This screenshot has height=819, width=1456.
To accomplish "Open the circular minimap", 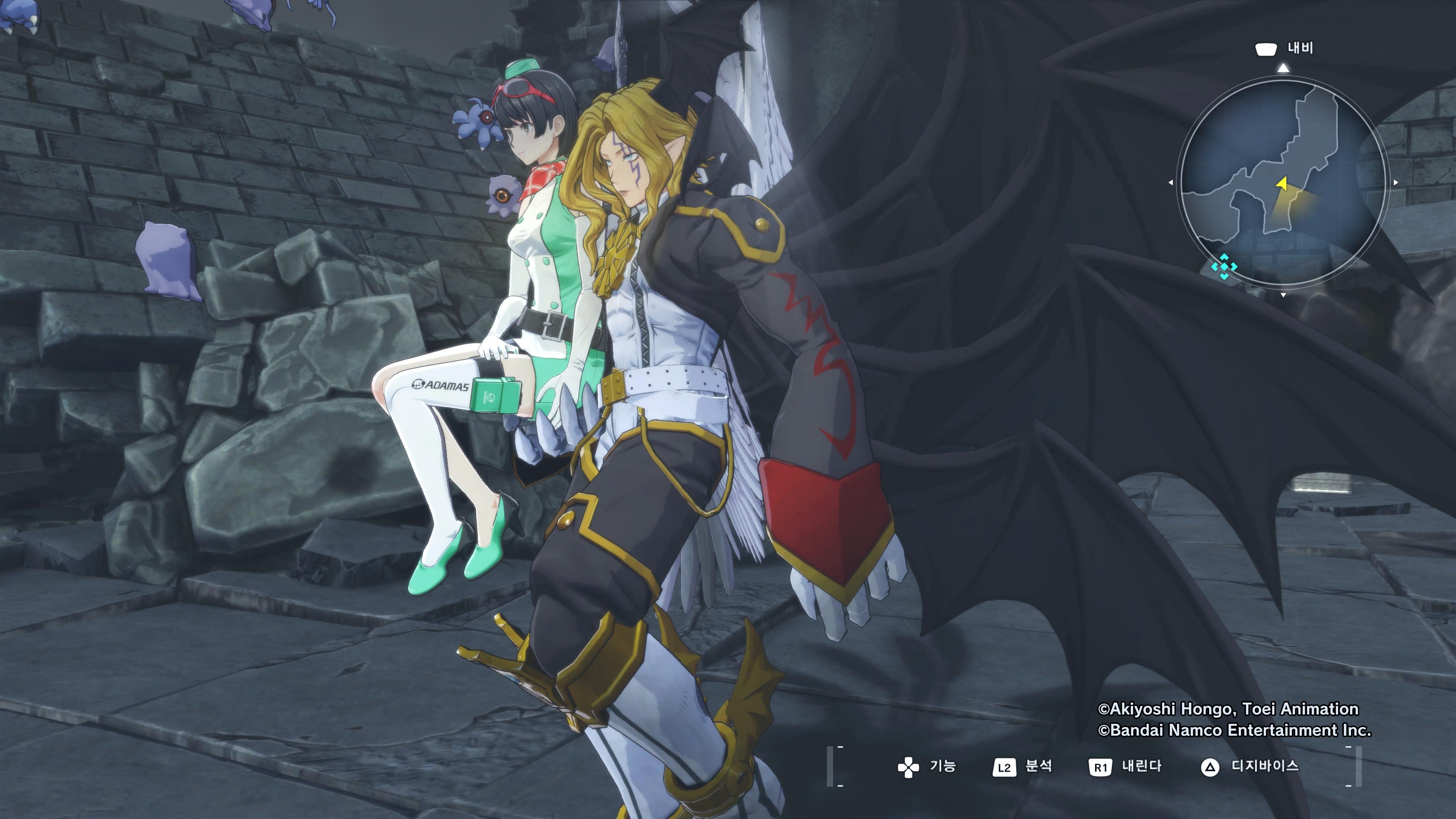I will pyautogui.click(x=1282, y=182).
